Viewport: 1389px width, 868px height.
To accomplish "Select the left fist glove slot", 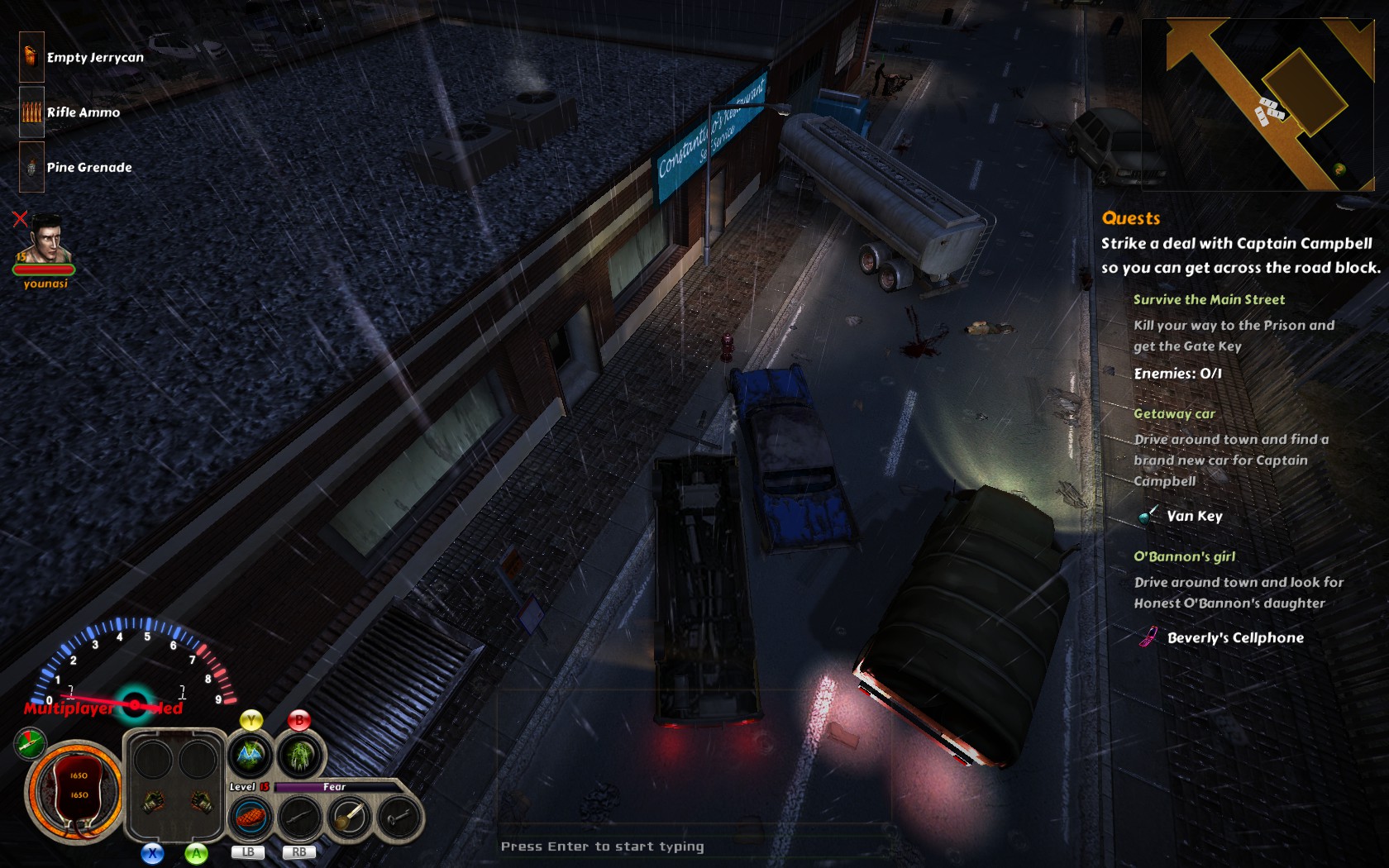I will pyautogui.click(x=153, y=800).
